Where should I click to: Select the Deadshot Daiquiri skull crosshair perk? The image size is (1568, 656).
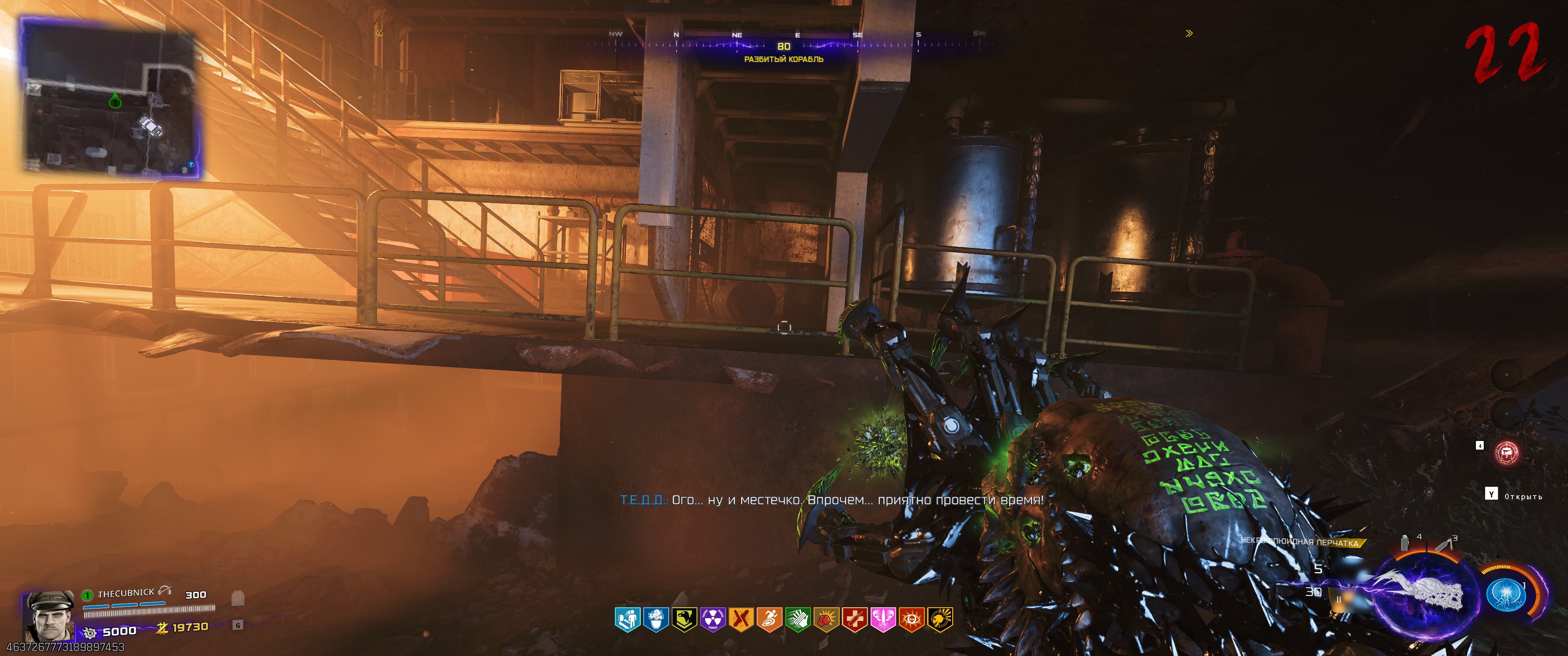click(940, 620)
